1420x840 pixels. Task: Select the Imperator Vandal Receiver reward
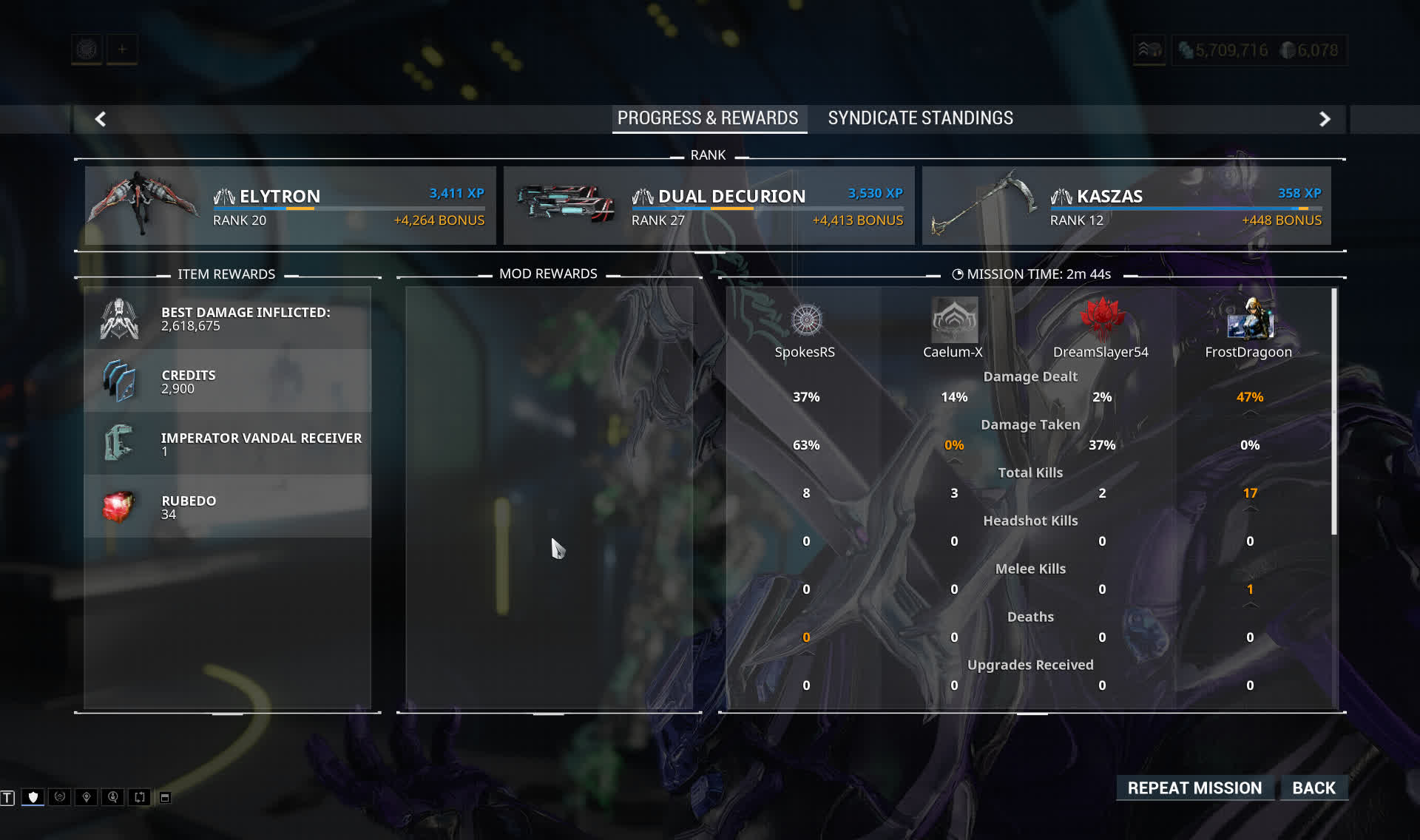tap(228, 444)
